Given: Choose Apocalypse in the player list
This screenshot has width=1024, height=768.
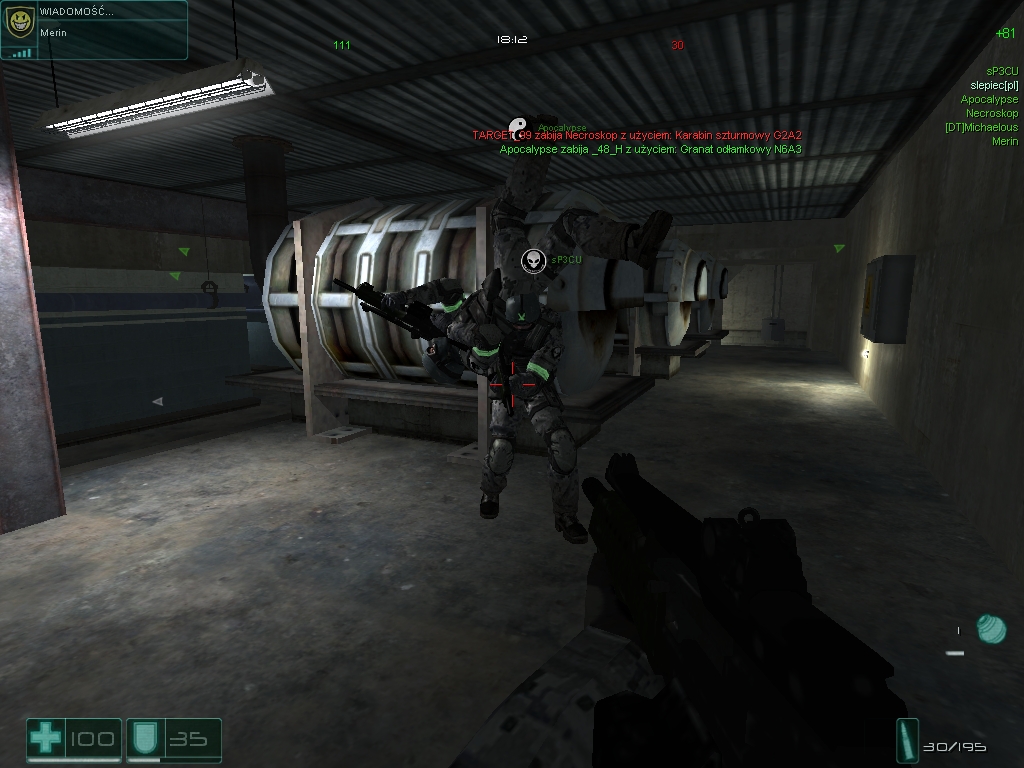Looking at the screenshot, I should point(989,99).
